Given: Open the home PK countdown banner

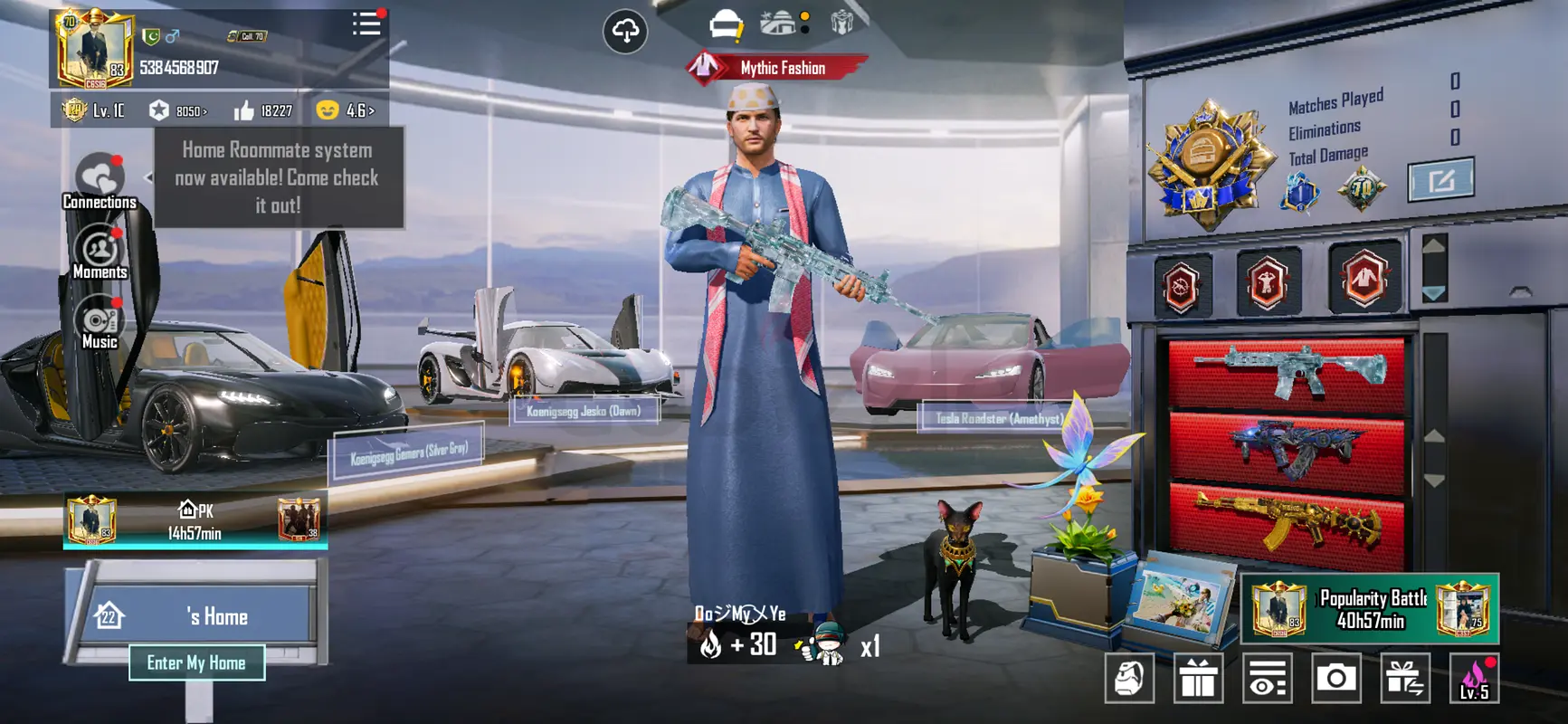Looking at the screenshot, I should [x=195, y=521].
